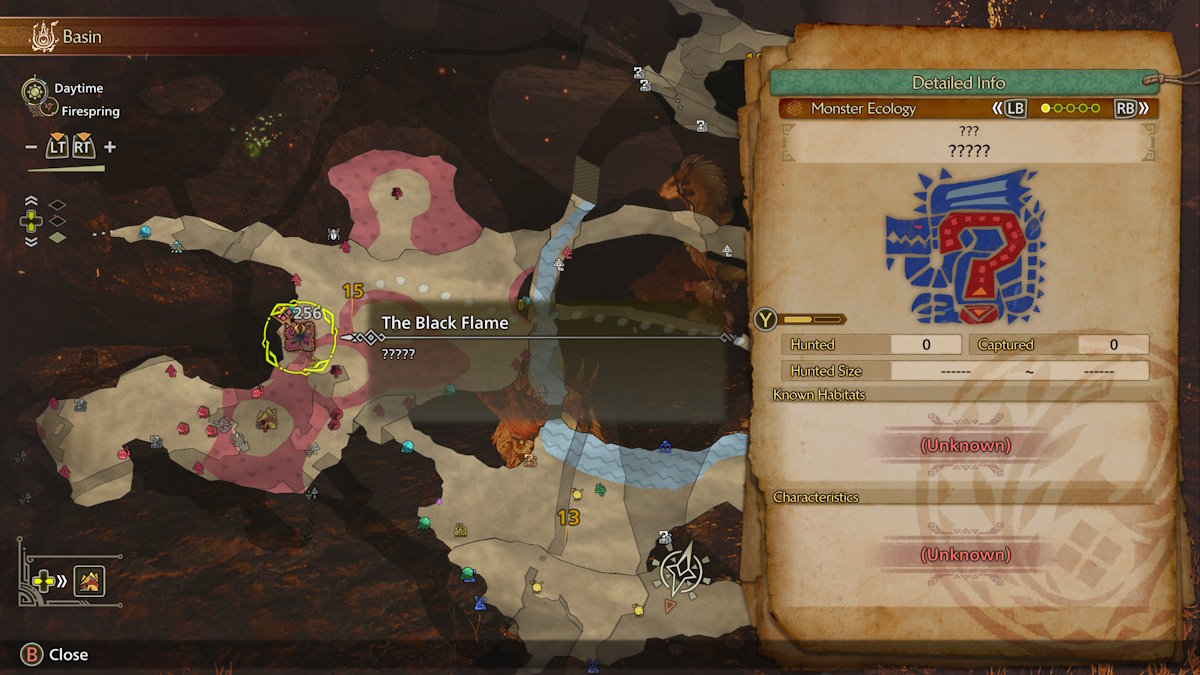Select the player compass marker on the map

pos(680,572)
